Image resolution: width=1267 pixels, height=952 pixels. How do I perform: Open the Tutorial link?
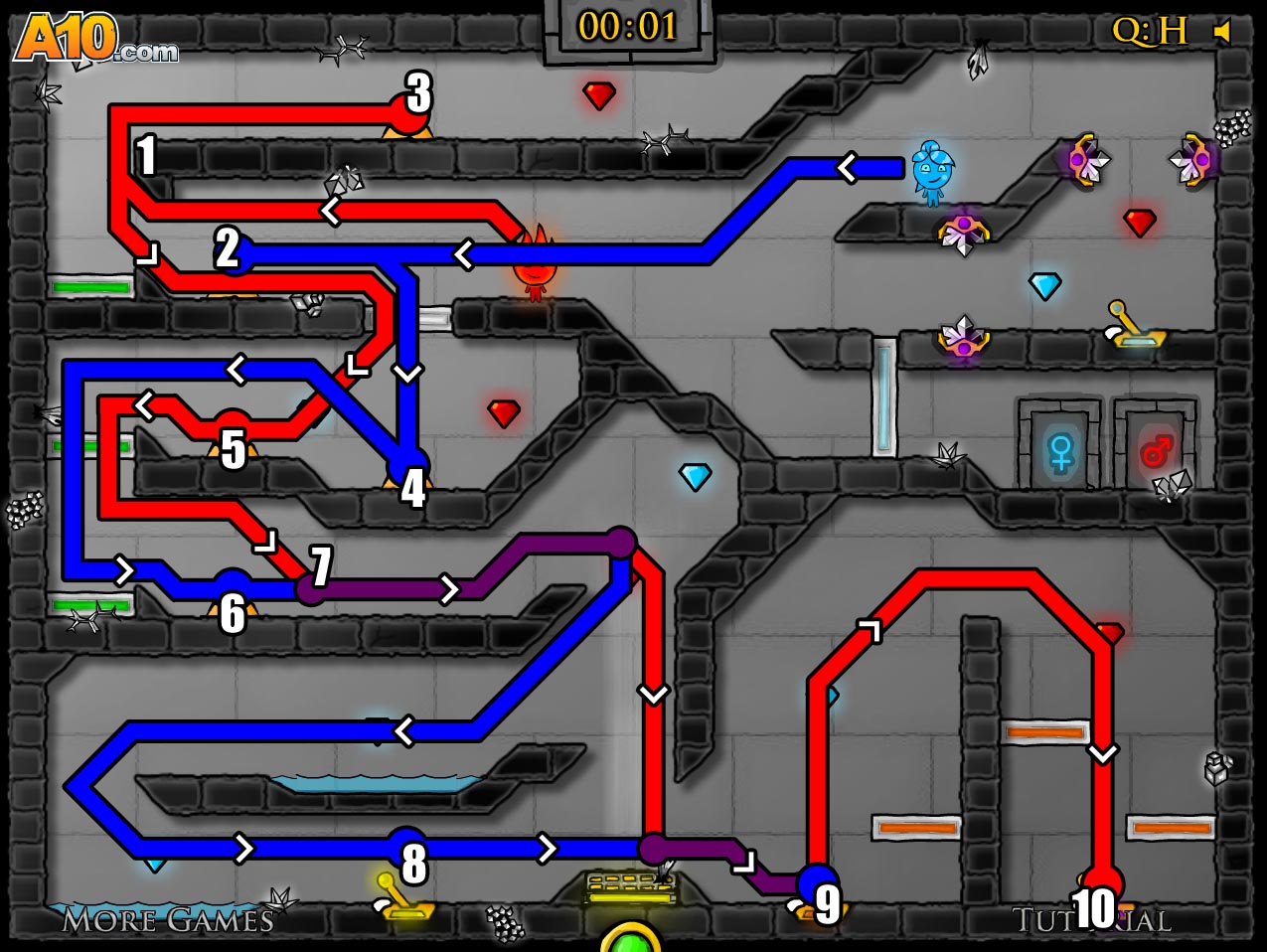click(x=1091, y=920)
